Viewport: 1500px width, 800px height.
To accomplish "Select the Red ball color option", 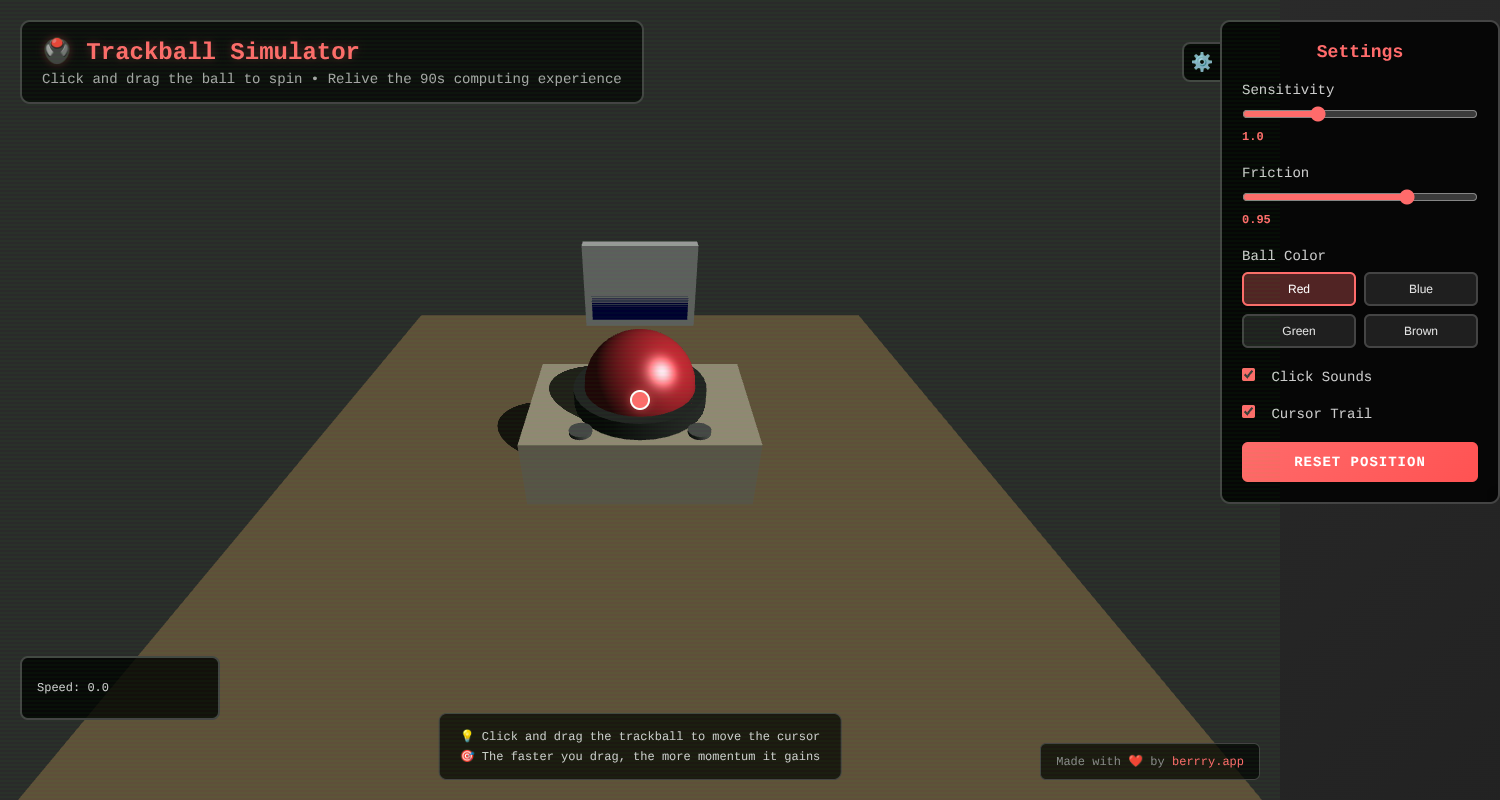I will pos(1298,288).
